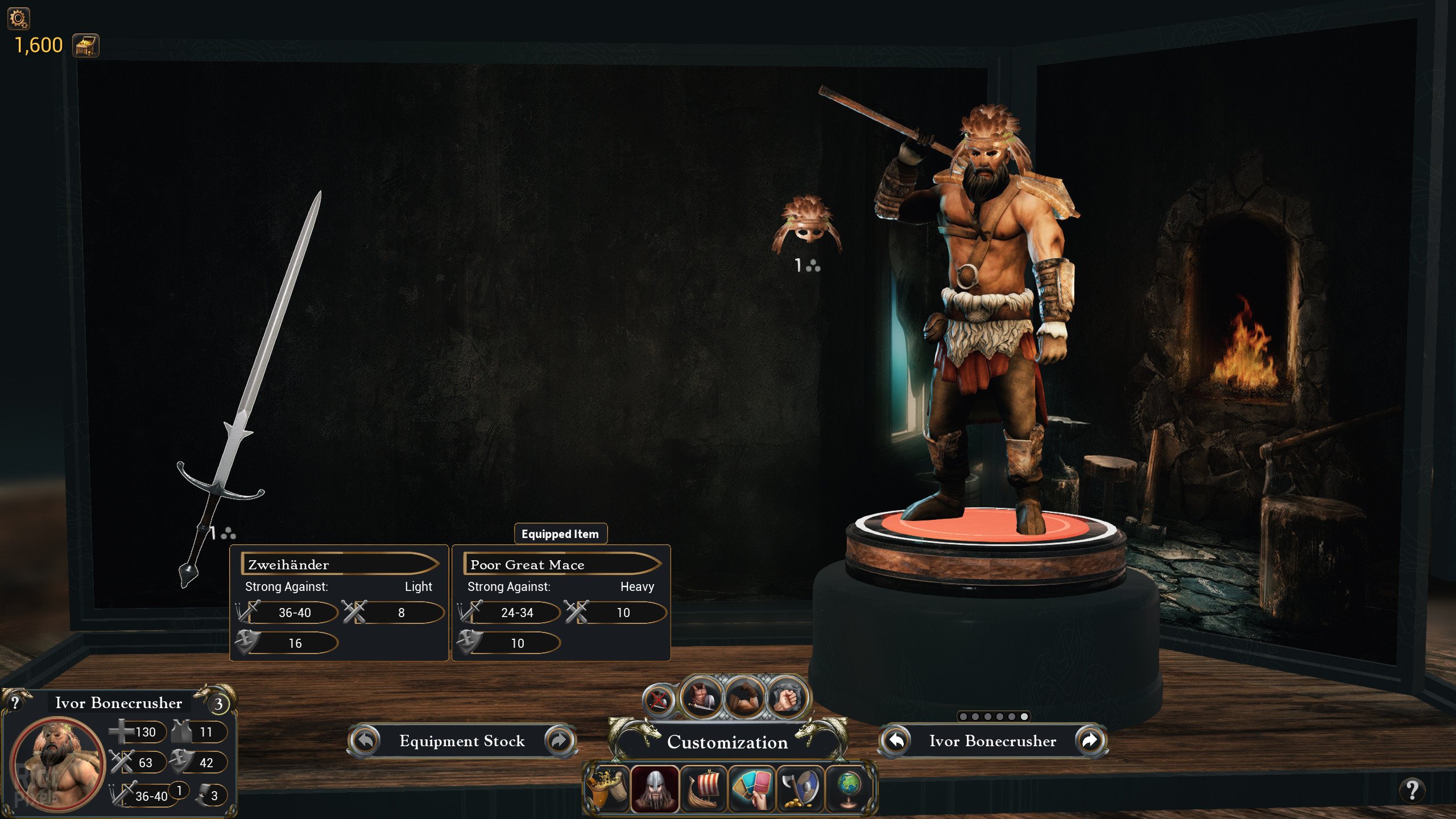The width and height of the screenshot is (1456, 819).
Task: Click the crossed-out unequip gear icon
Action: [658, 700]
